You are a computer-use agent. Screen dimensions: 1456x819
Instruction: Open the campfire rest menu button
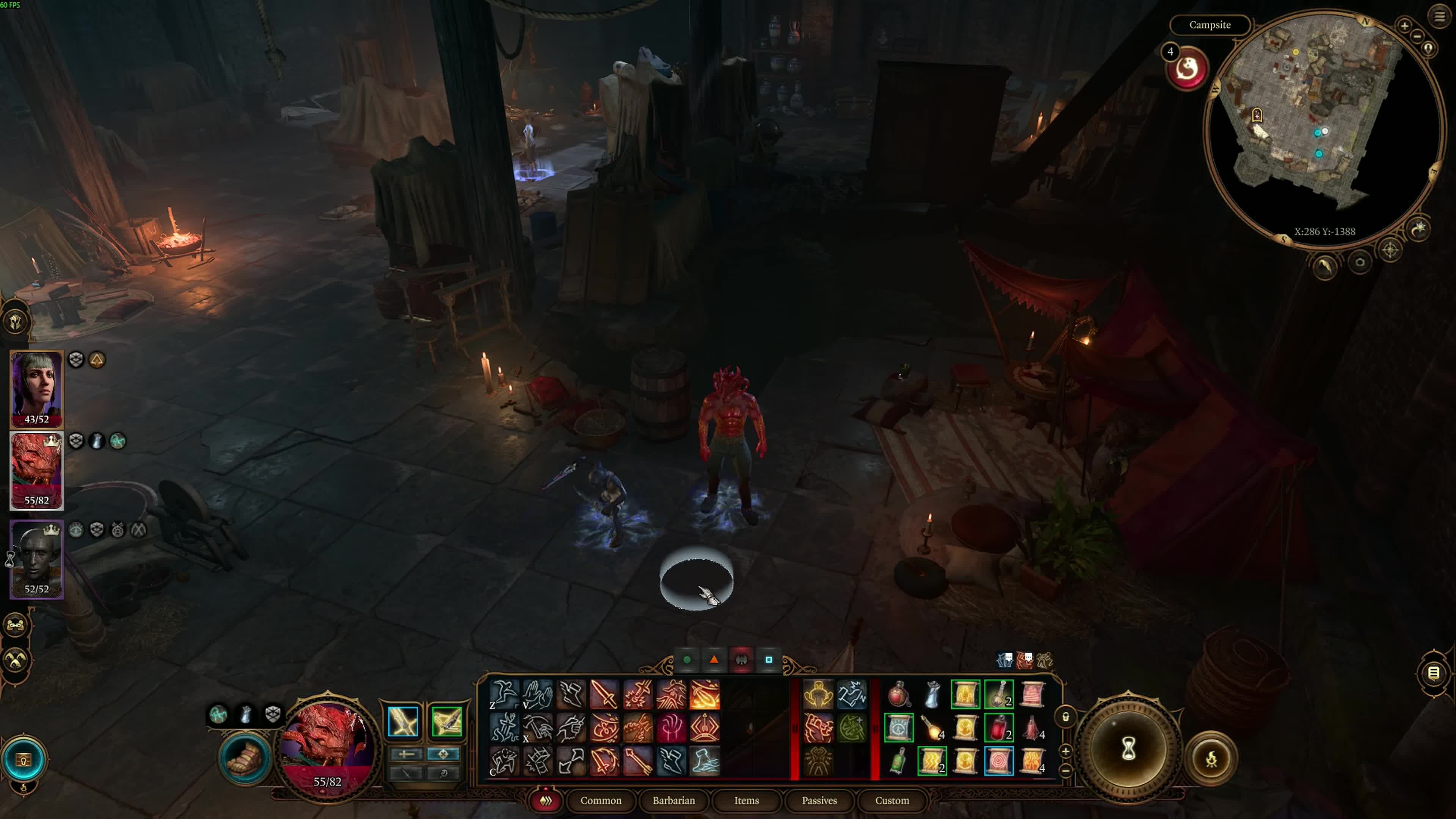click(x=1211, y=758)
